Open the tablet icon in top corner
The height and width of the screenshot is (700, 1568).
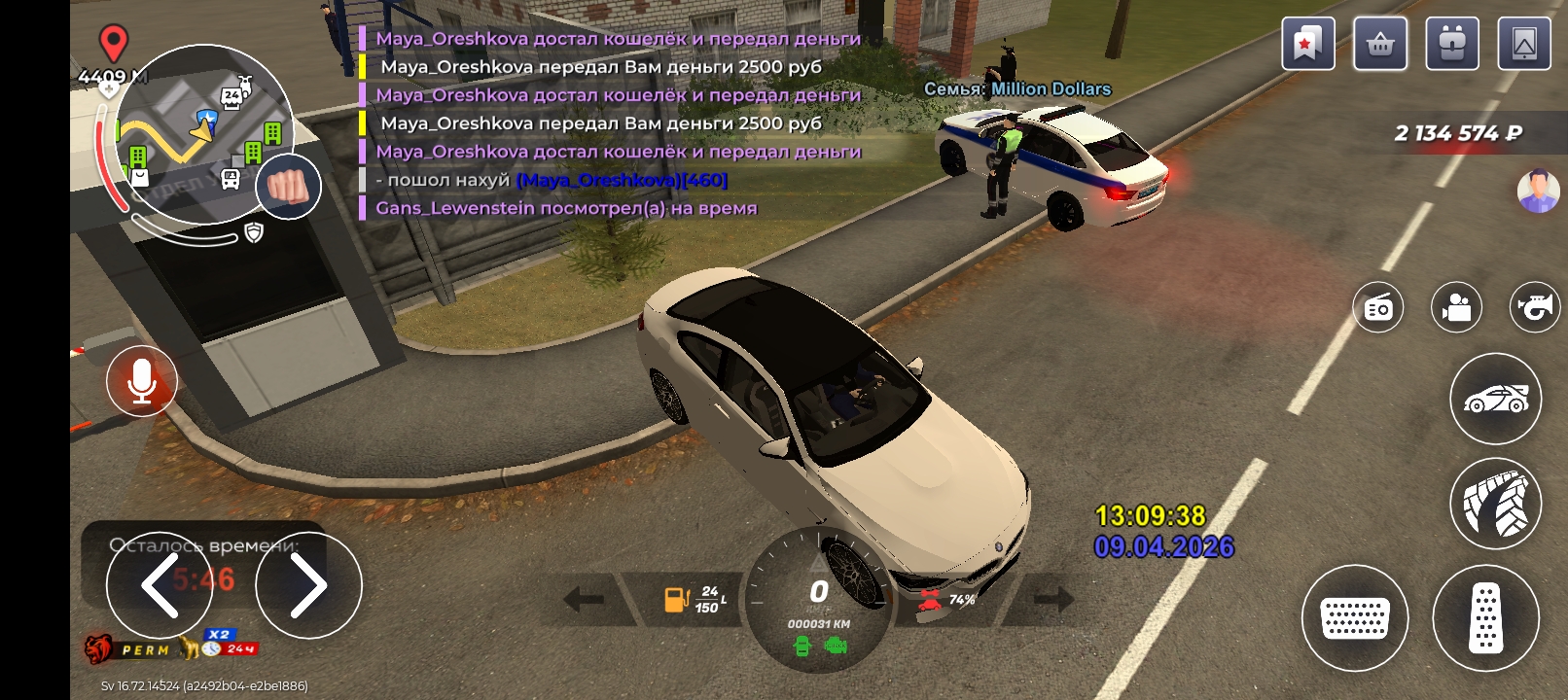1524,44
